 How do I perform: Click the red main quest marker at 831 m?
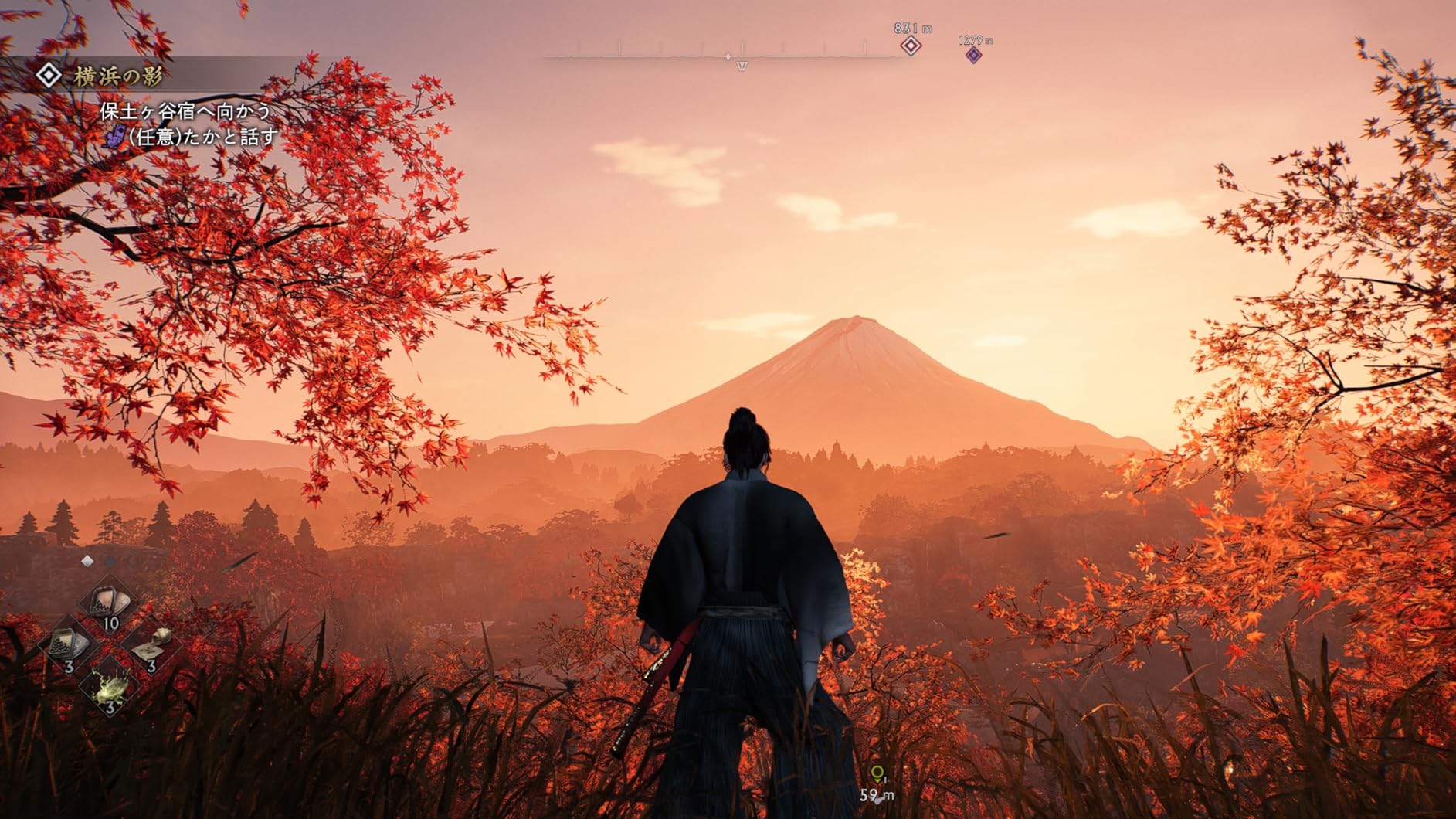(911, 46)
